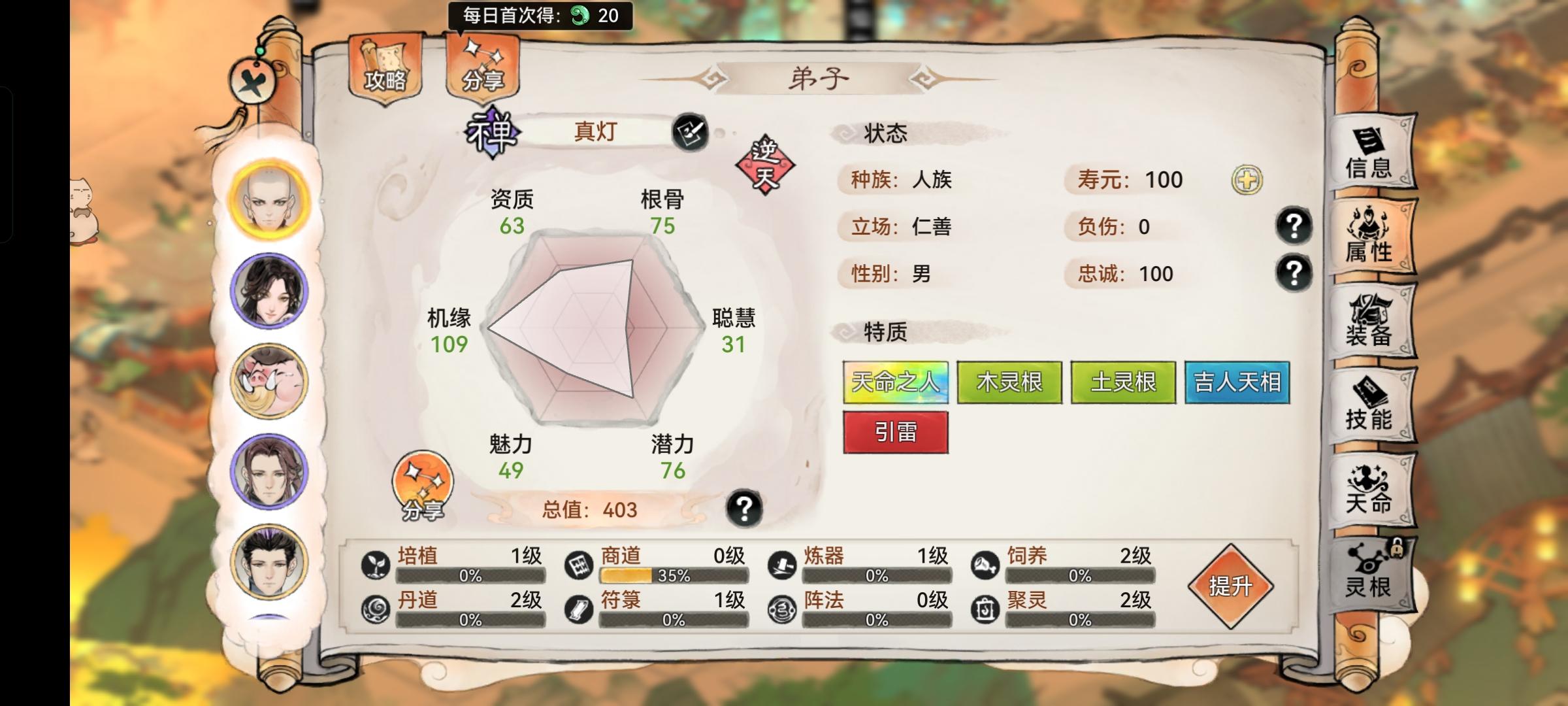Select the 吉人天相 trait tag
This screenshot has width=1568, height=706.
pyautogui.click(x=1237, y=383)
